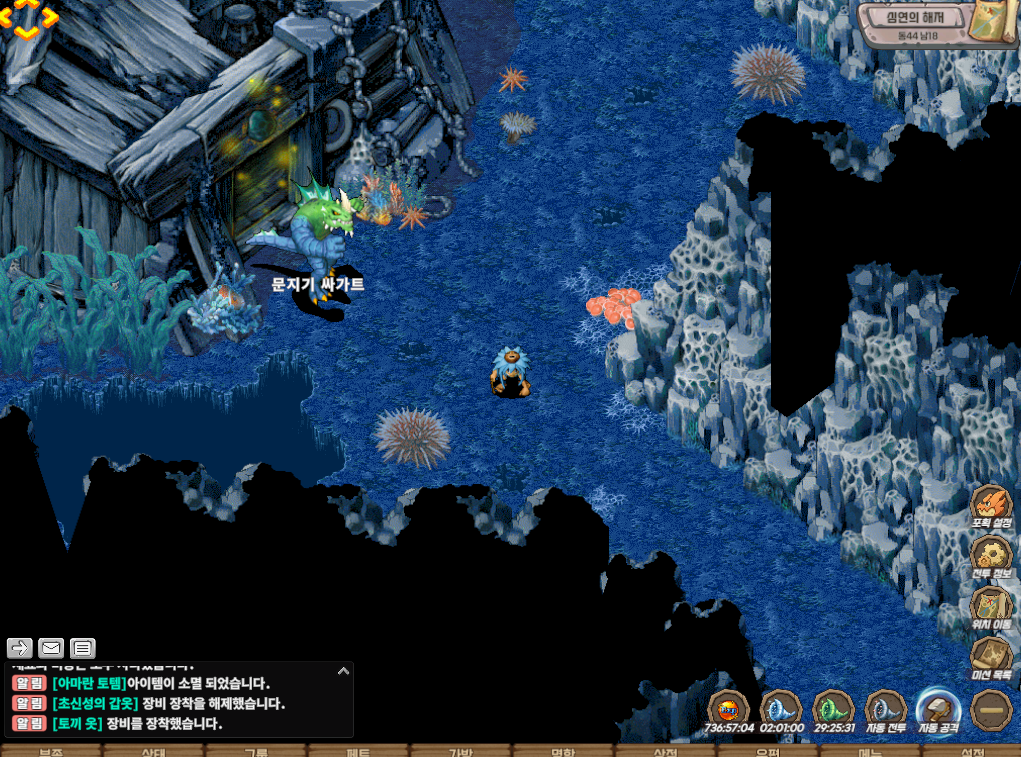Viewport: 1021px width, 757px height.
Task: Open the 가방 bag from the bottom bar
Action: click(x=459, y=751)
